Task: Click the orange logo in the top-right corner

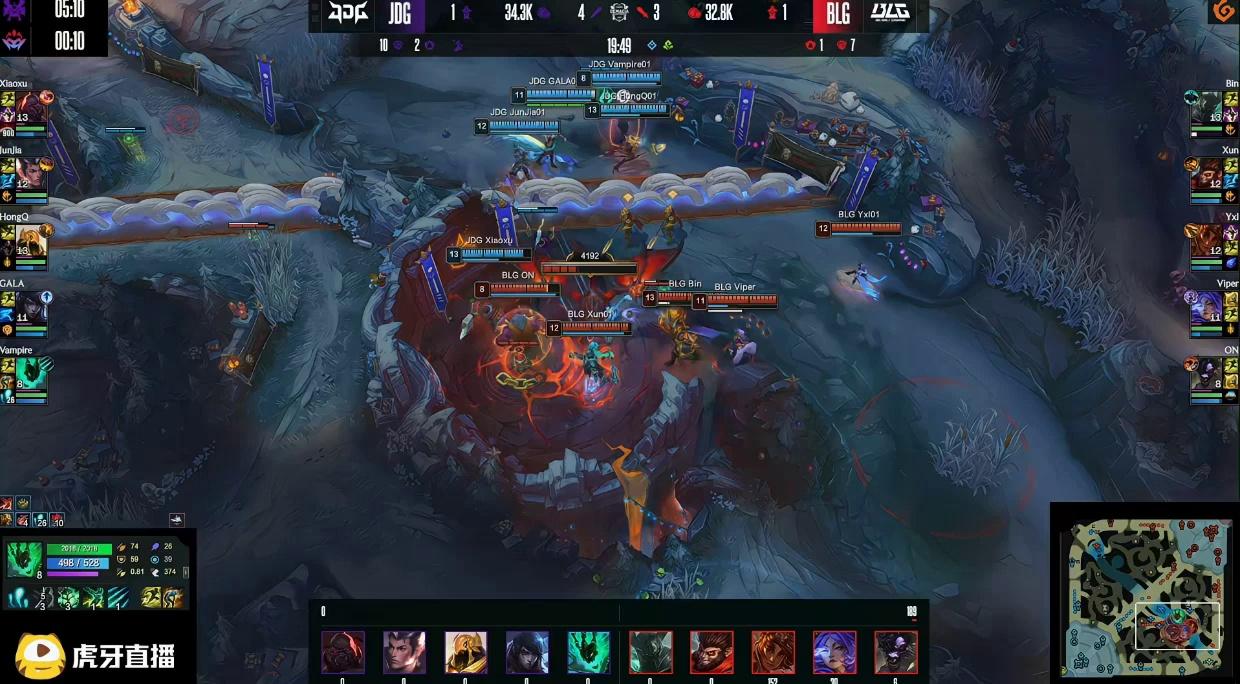Action: click(x=1222, y=11)
